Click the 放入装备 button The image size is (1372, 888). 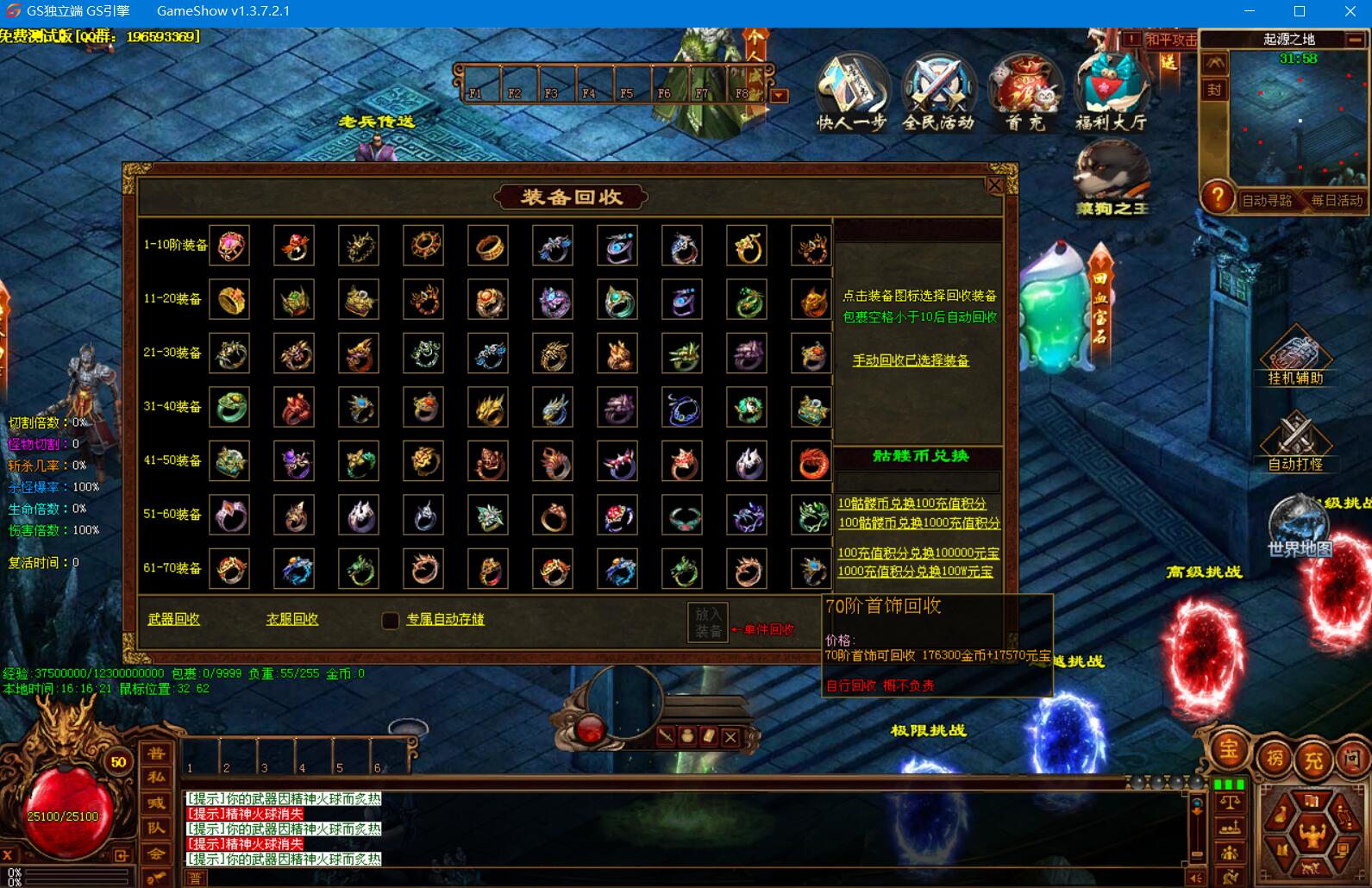coord(707,622)
